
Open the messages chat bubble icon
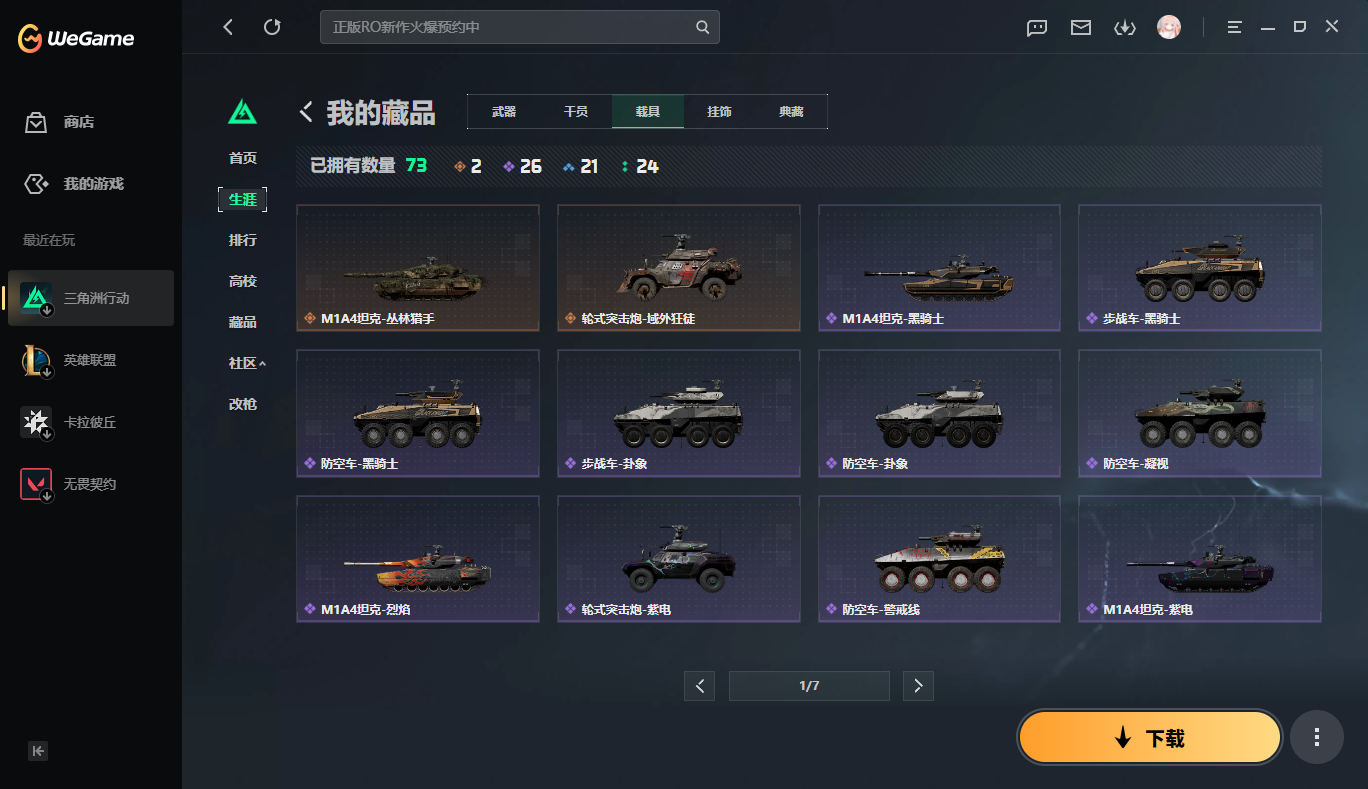(x=1036, y=27)
